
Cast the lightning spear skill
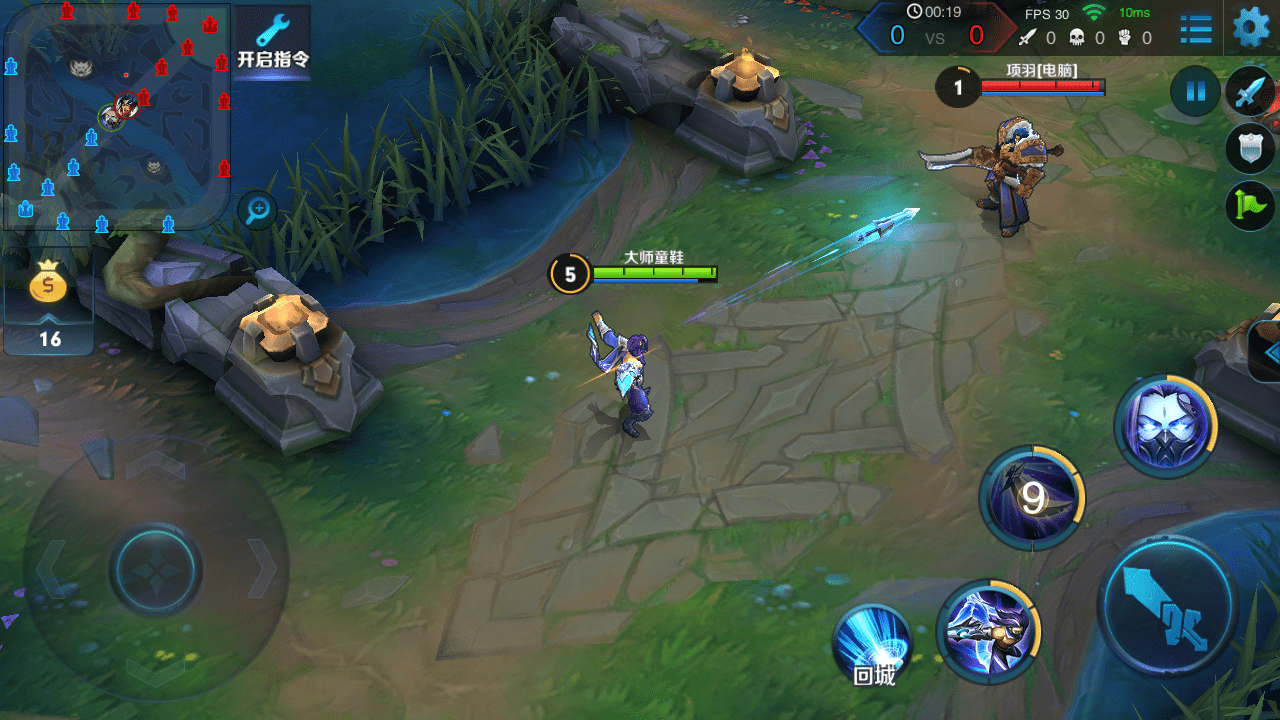click(987, 630)
